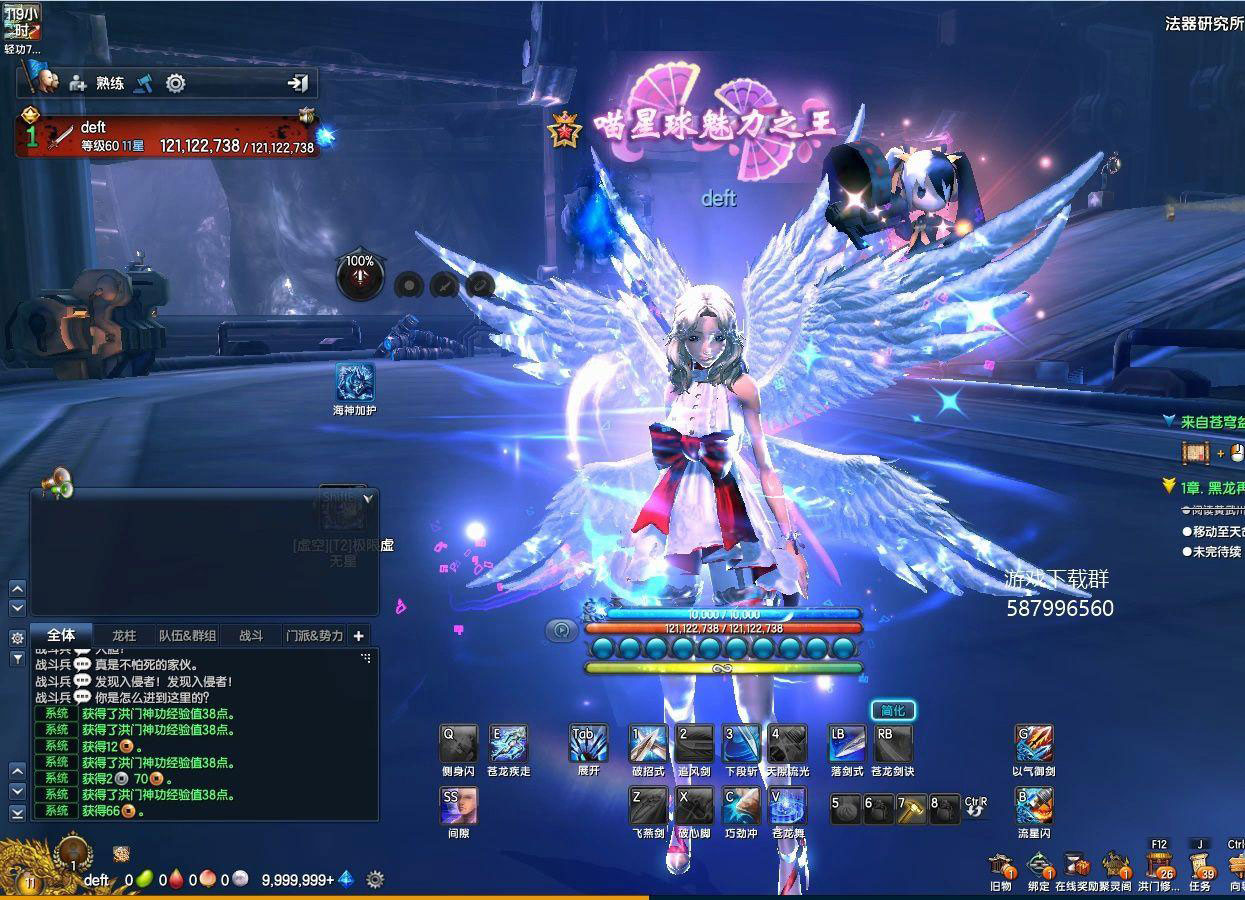Use the hammer item in quick slot 7
Screen dimensions: 1245x900
912,808
